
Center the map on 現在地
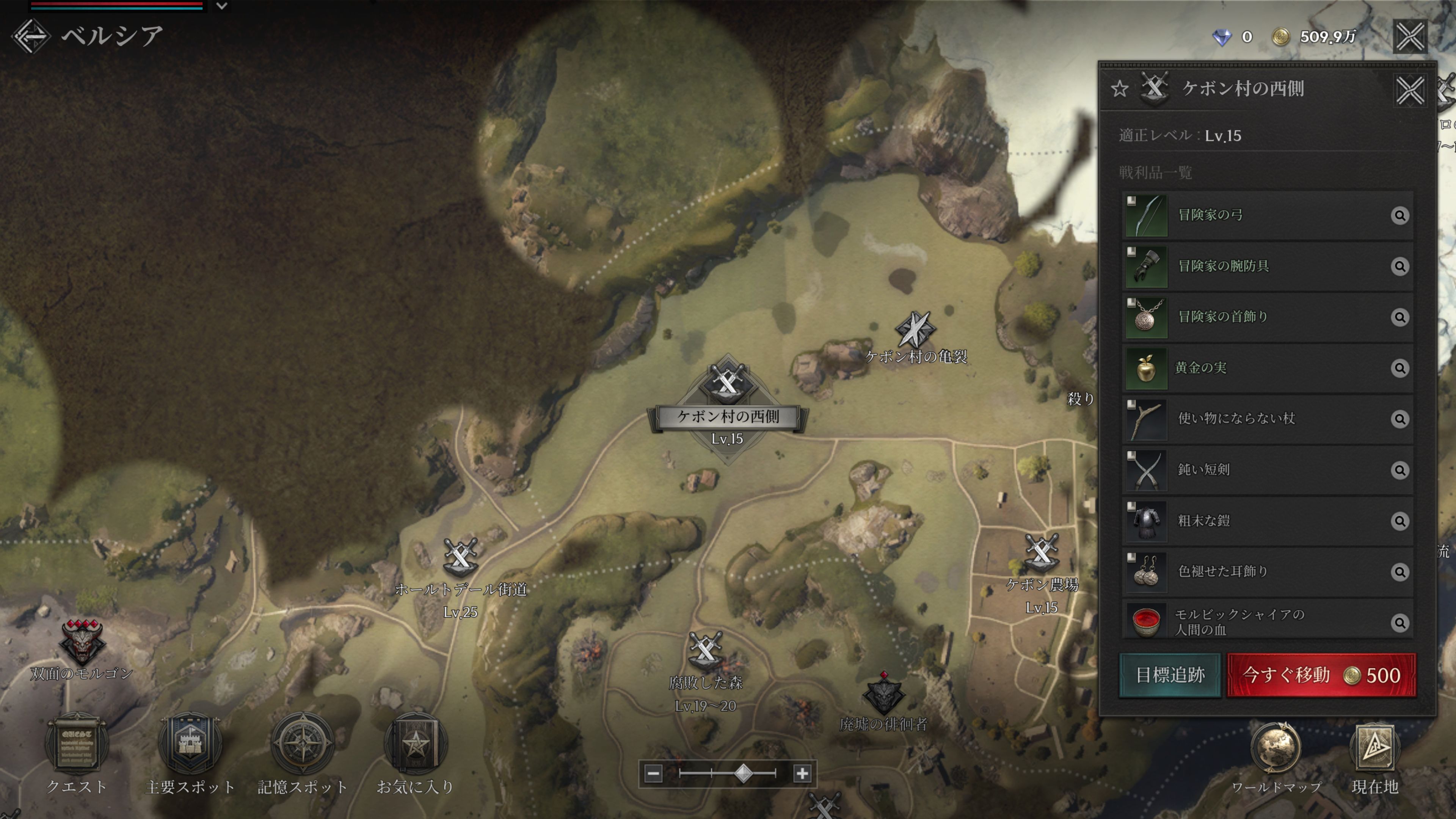pos(1374,749)
